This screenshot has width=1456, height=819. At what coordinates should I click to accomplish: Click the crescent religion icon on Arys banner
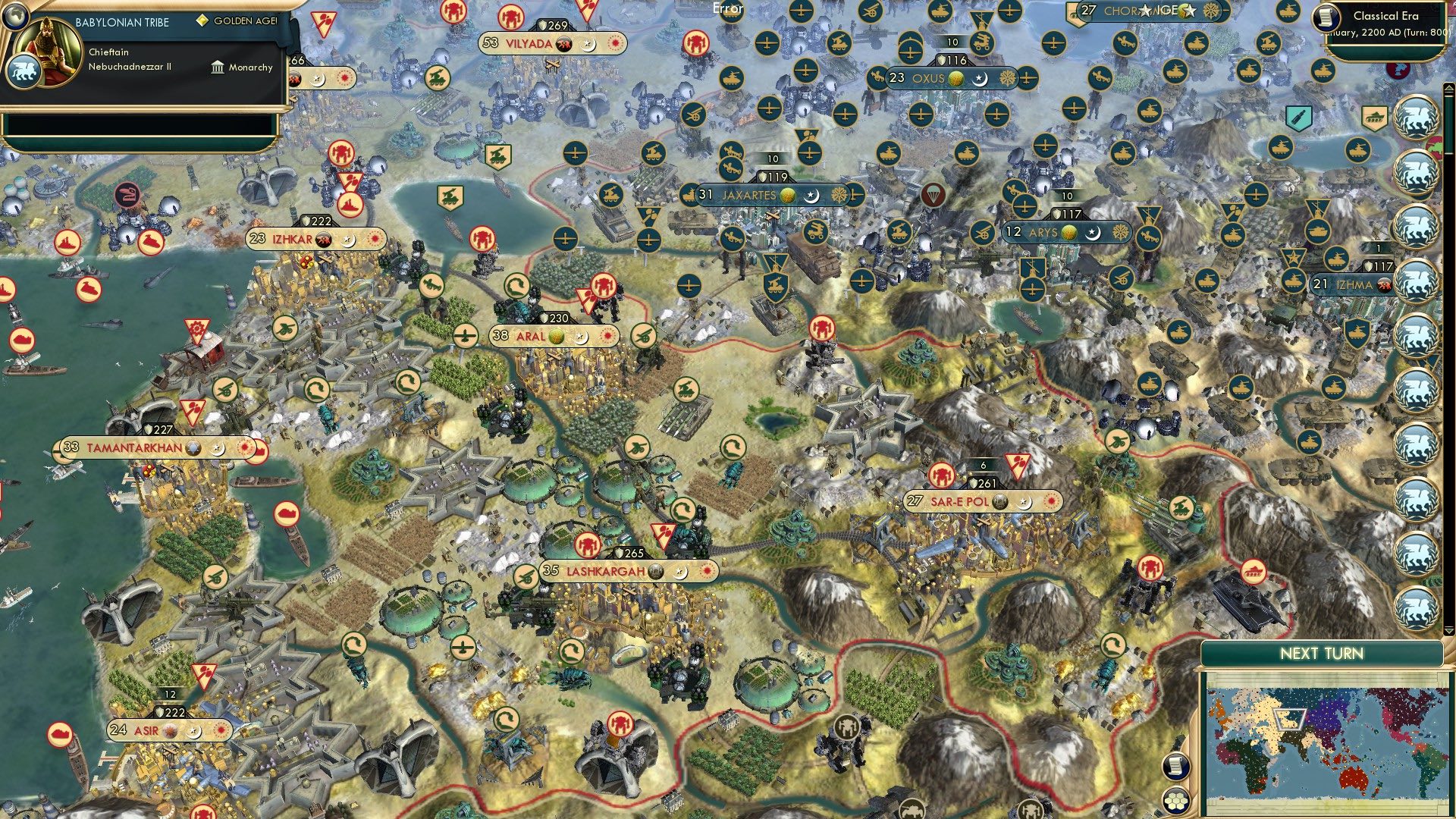tap(1094, 234)
